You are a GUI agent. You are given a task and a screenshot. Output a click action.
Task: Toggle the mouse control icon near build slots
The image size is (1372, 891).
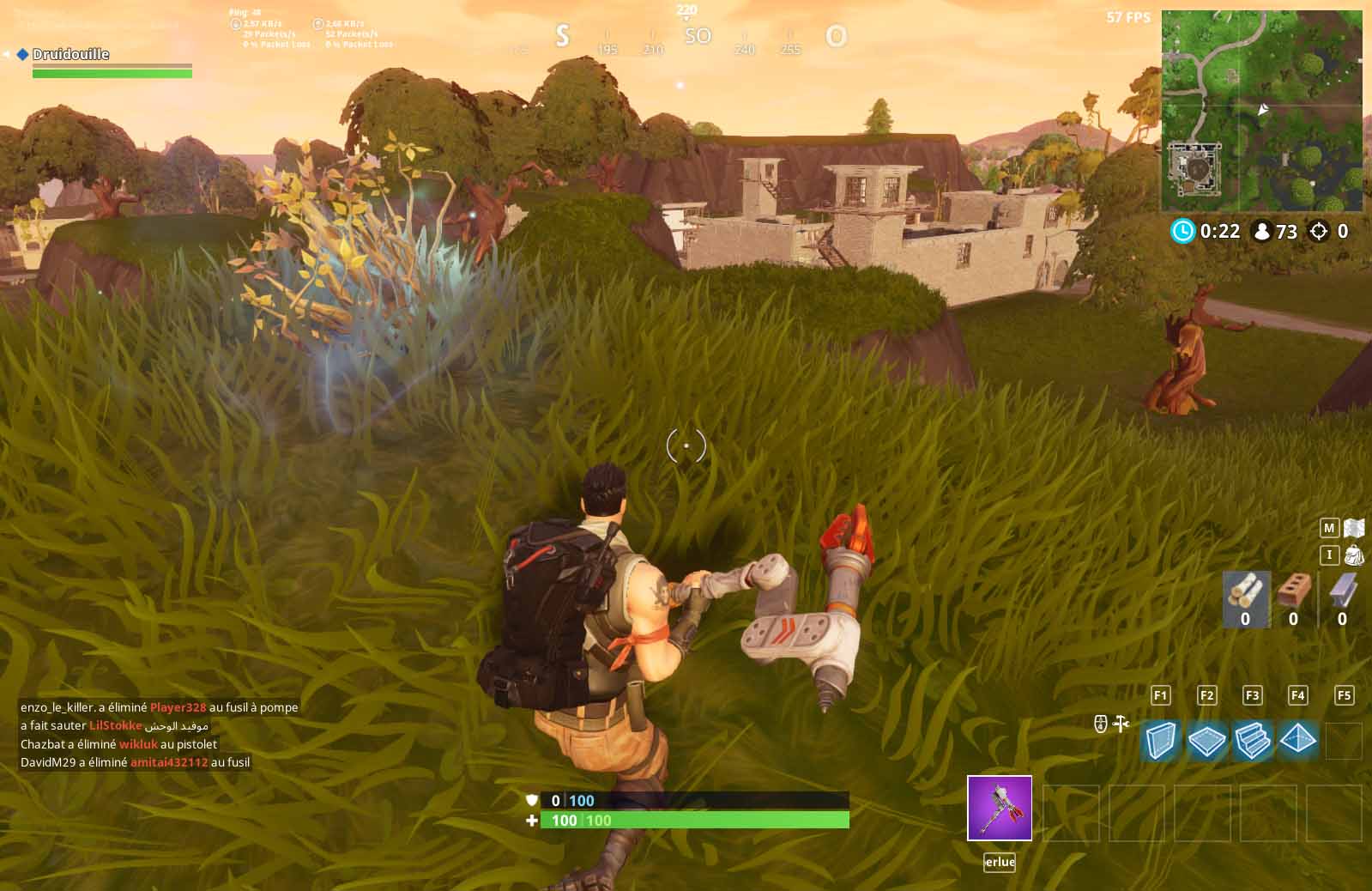1099,724
